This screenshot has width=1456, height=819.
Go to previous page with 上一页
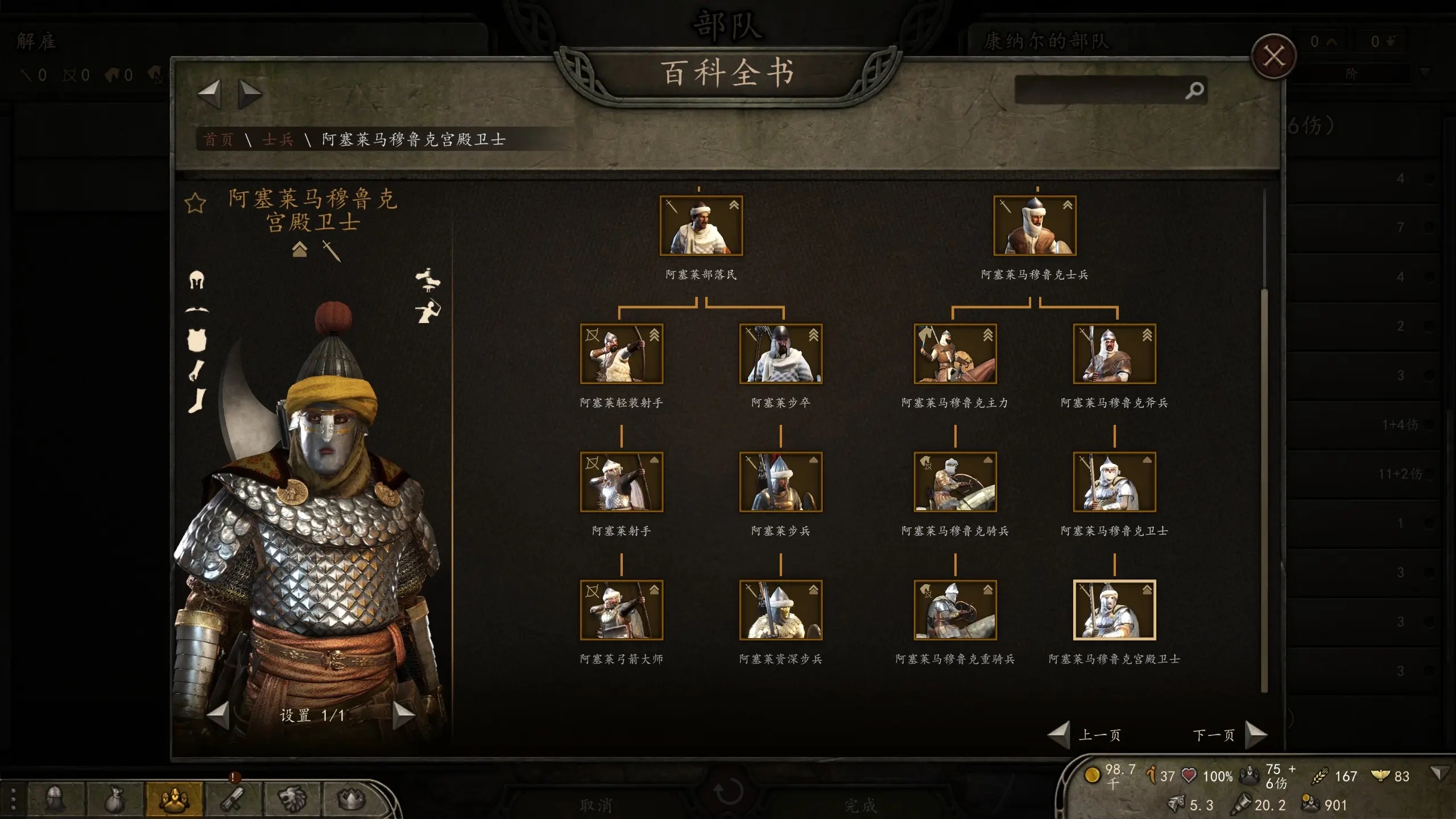[1060, 735]
